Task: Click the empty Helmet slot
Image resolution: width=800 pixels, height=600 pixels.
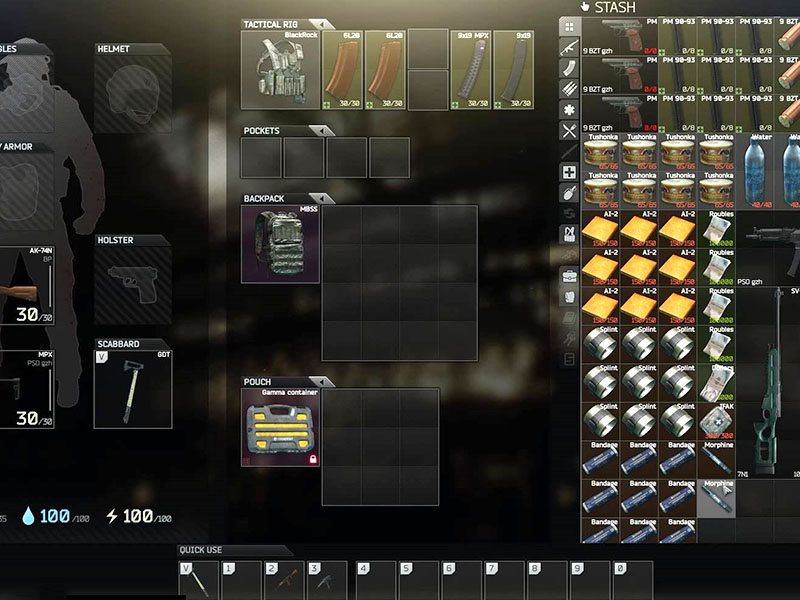Action: [132, 95]
